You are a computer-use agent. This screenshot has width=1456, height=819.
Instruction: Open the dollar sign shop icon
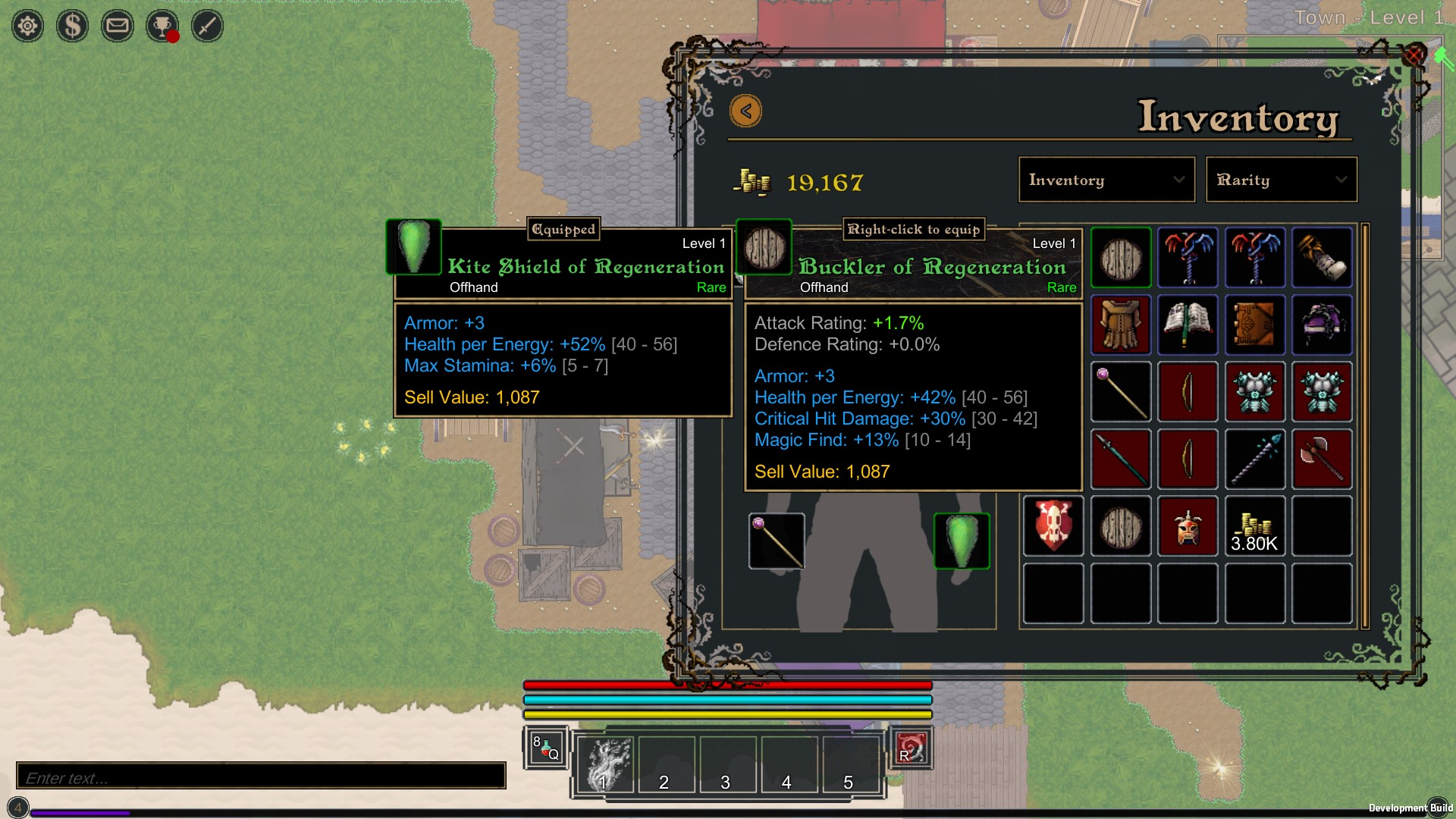[73, 27]
